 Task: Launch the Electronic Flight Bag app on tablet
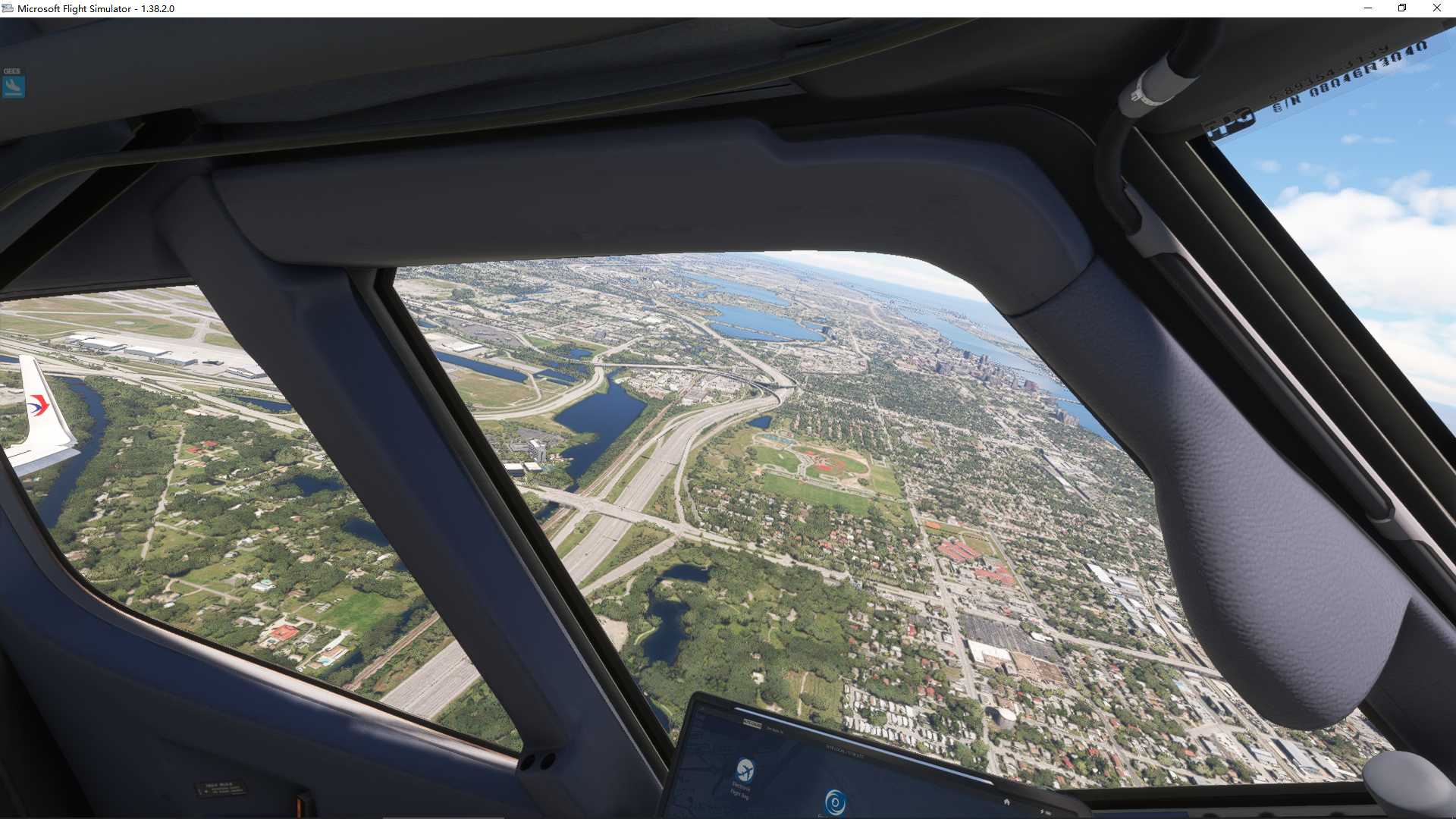point(745,770)
